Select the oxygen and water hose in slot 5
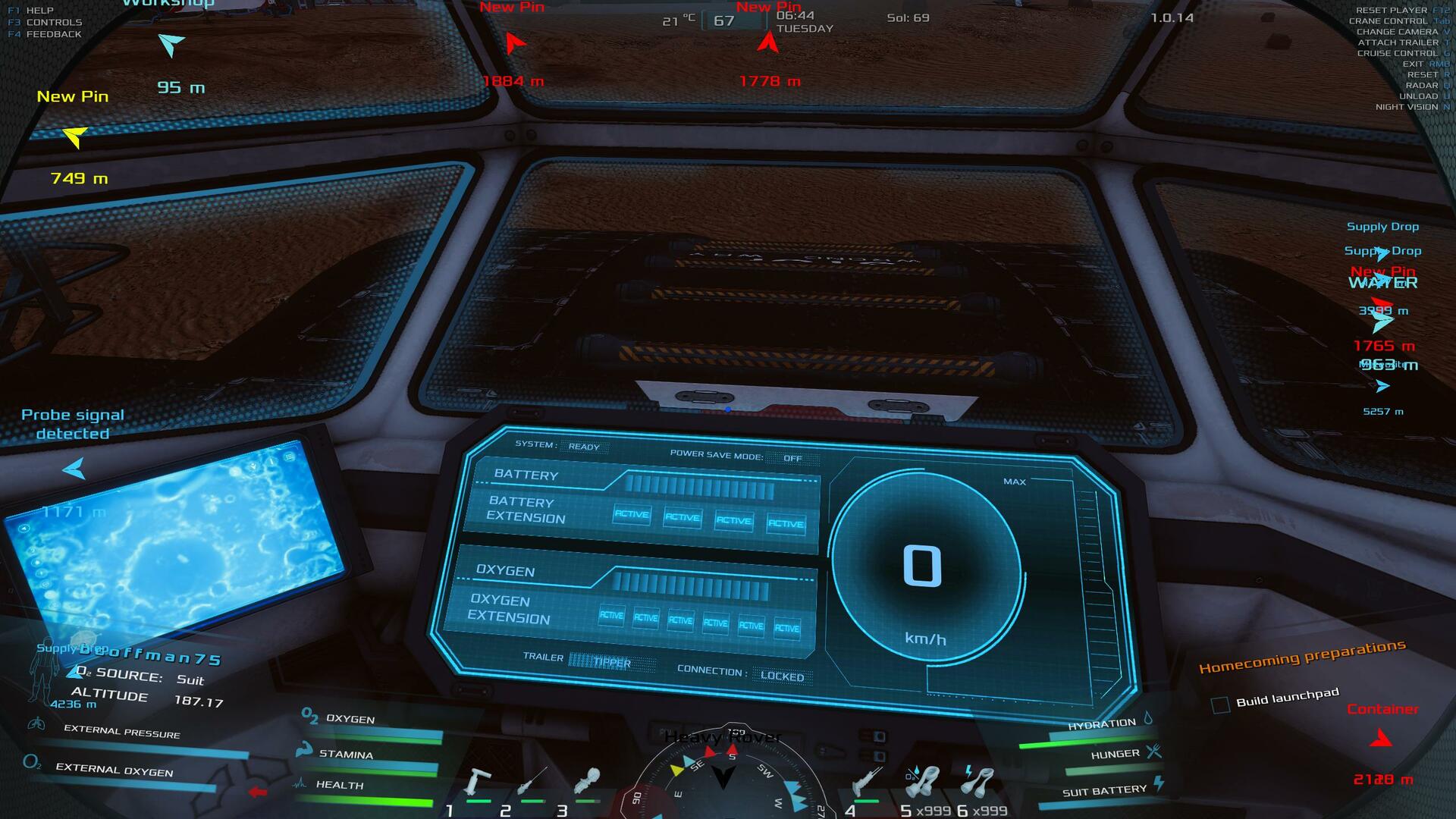1456x819 pixels. pos(923,781)
